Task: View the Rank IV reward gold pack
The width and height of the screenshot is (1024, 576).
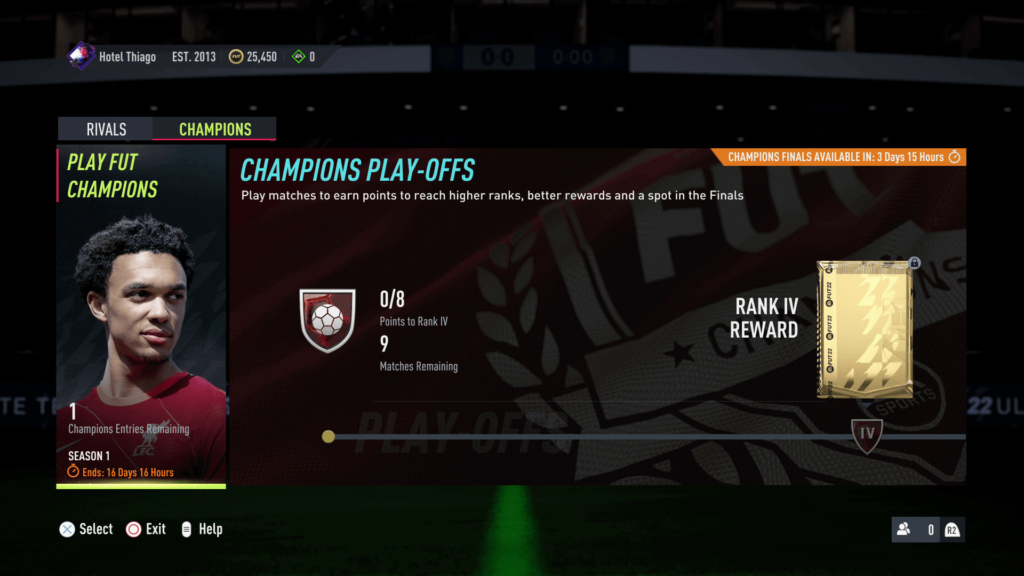Action: click(x=866, y=330)
